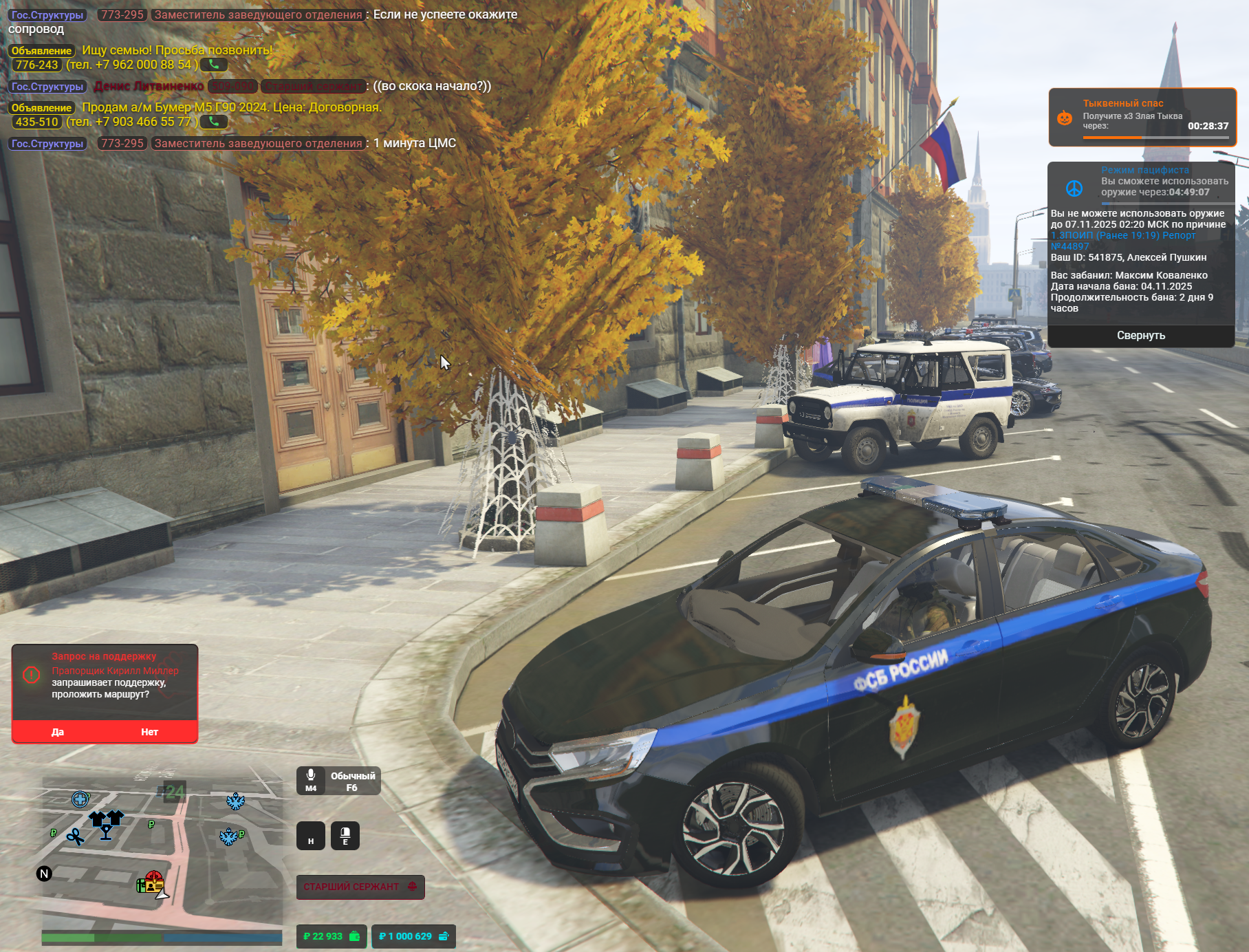Click the Гос.Структуры tag on last chat message
The image size is (1249, 952).
[x=47, y=144]
